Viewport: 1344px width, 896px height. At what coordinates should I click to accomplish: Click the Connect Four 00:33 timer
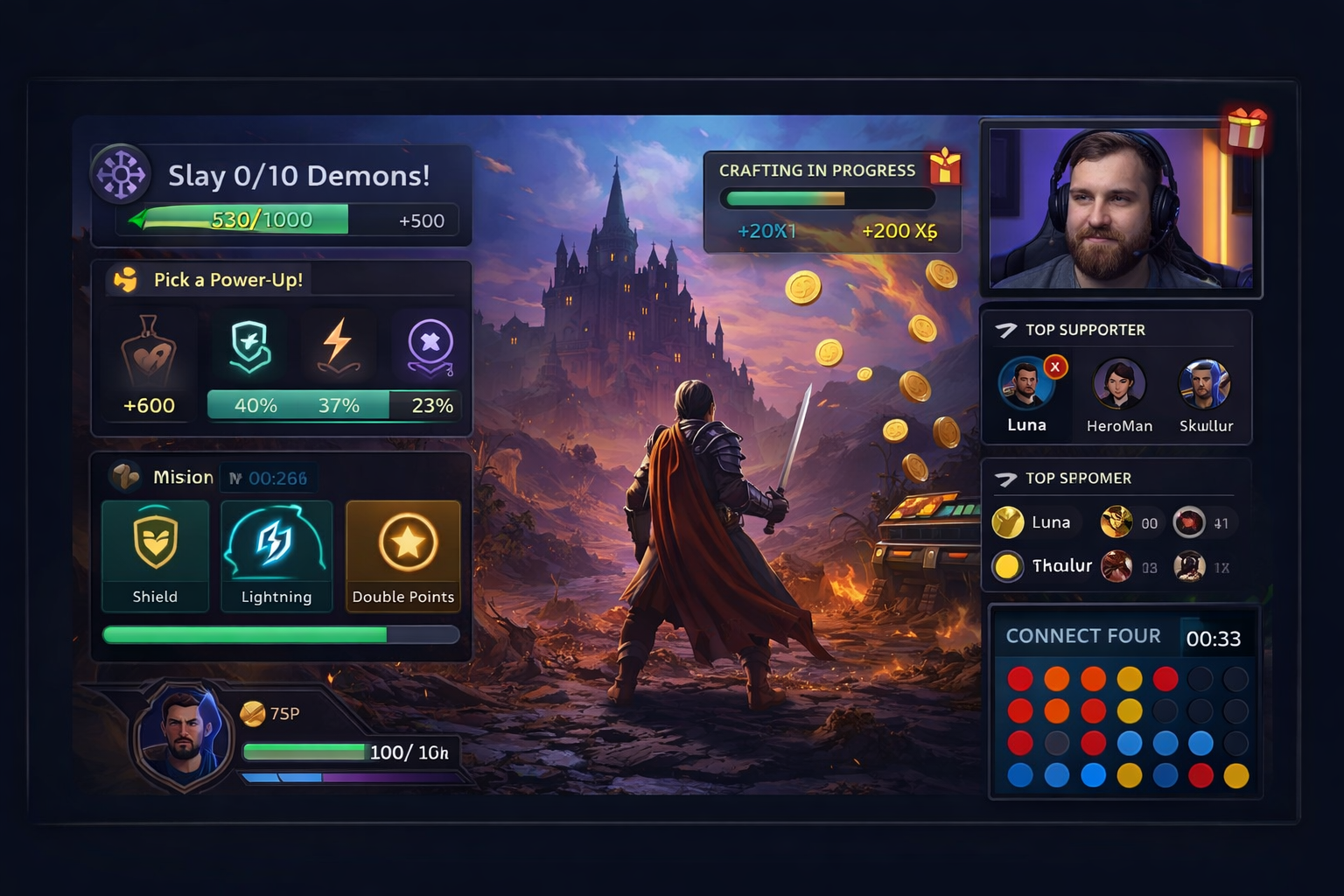[1215, 638]
